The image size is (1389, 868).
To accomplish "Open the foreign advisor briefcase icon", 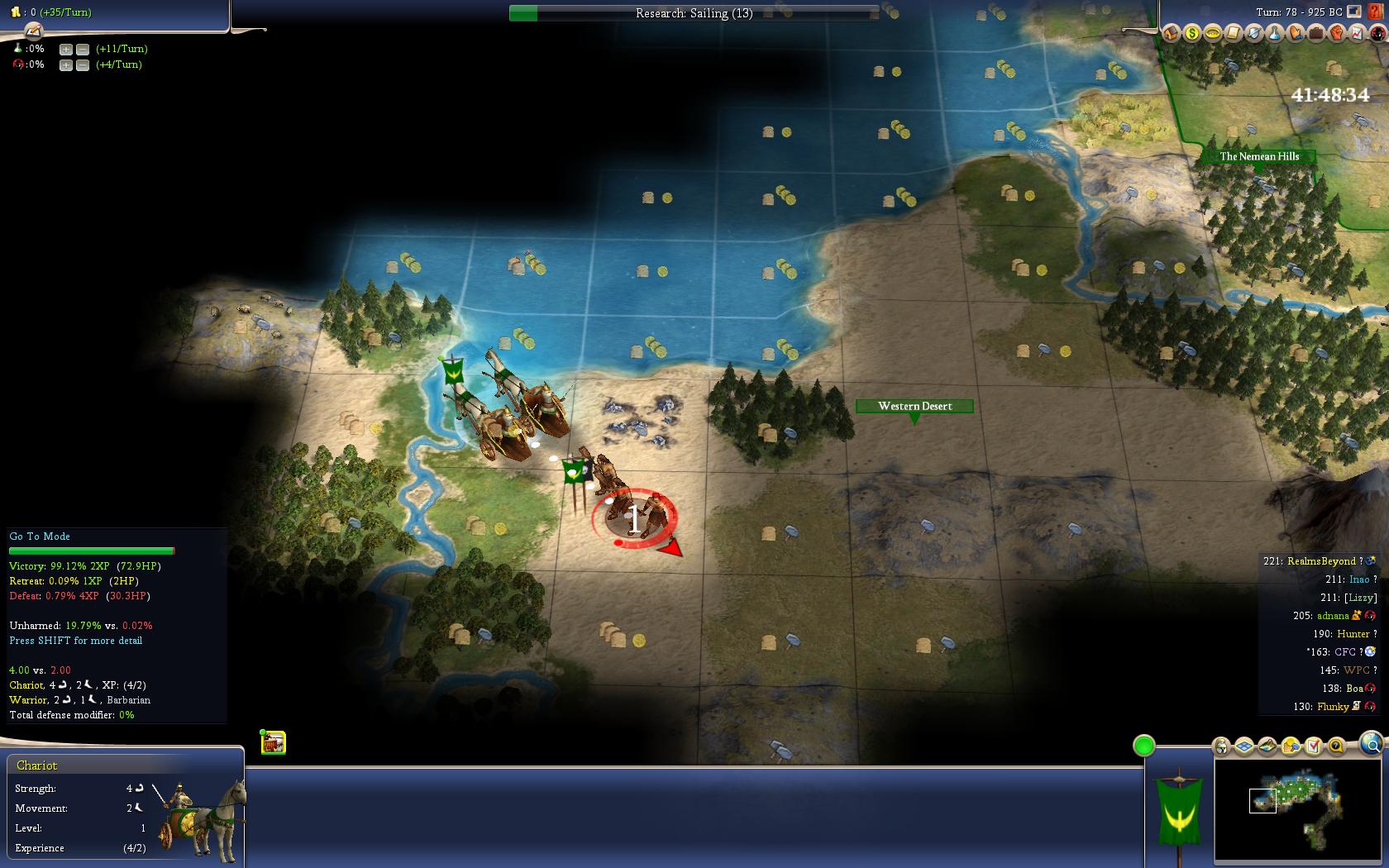I will coord(1315,34).
